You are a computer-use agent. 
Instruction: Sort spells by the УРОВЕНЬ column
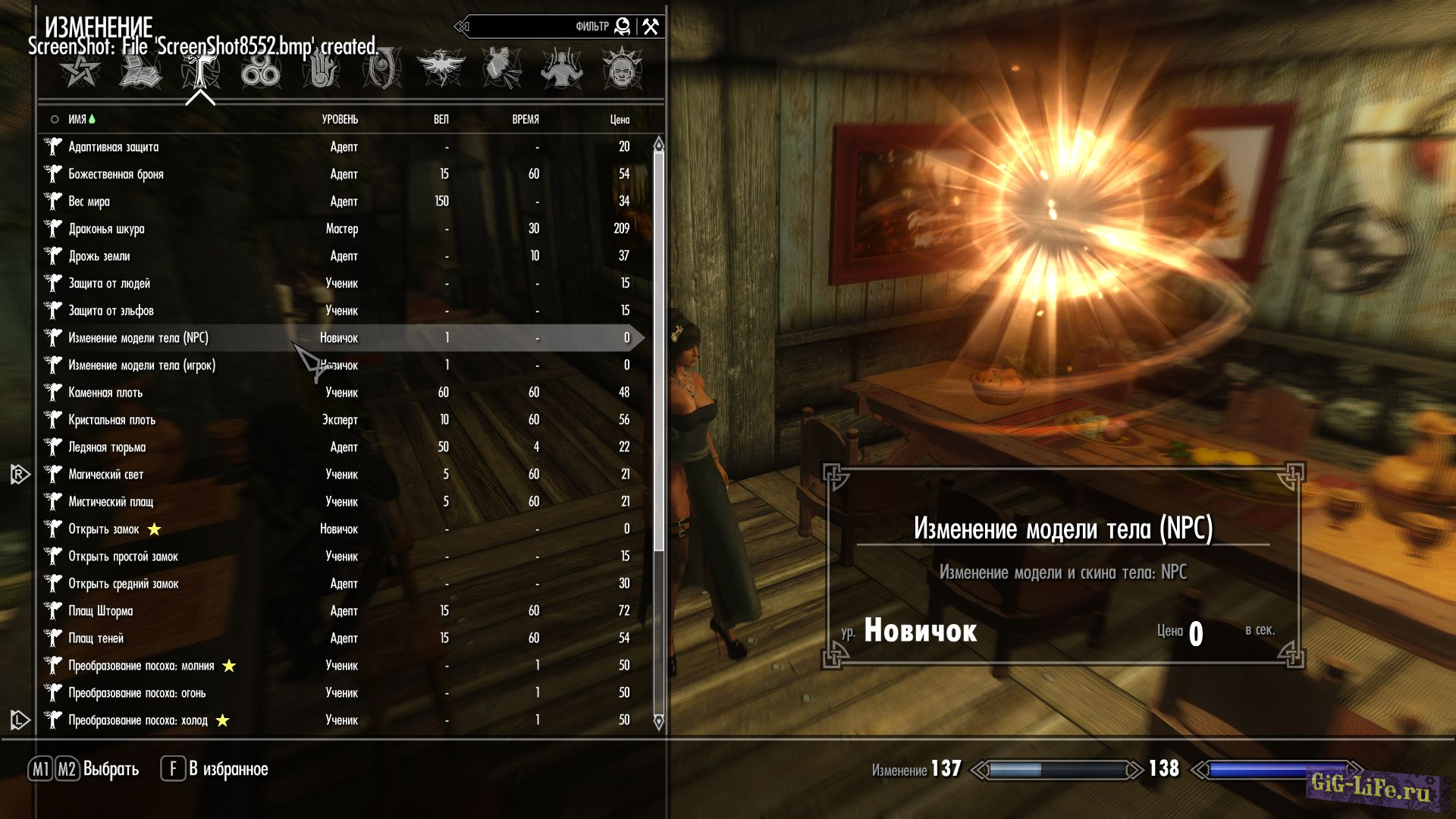340,120
